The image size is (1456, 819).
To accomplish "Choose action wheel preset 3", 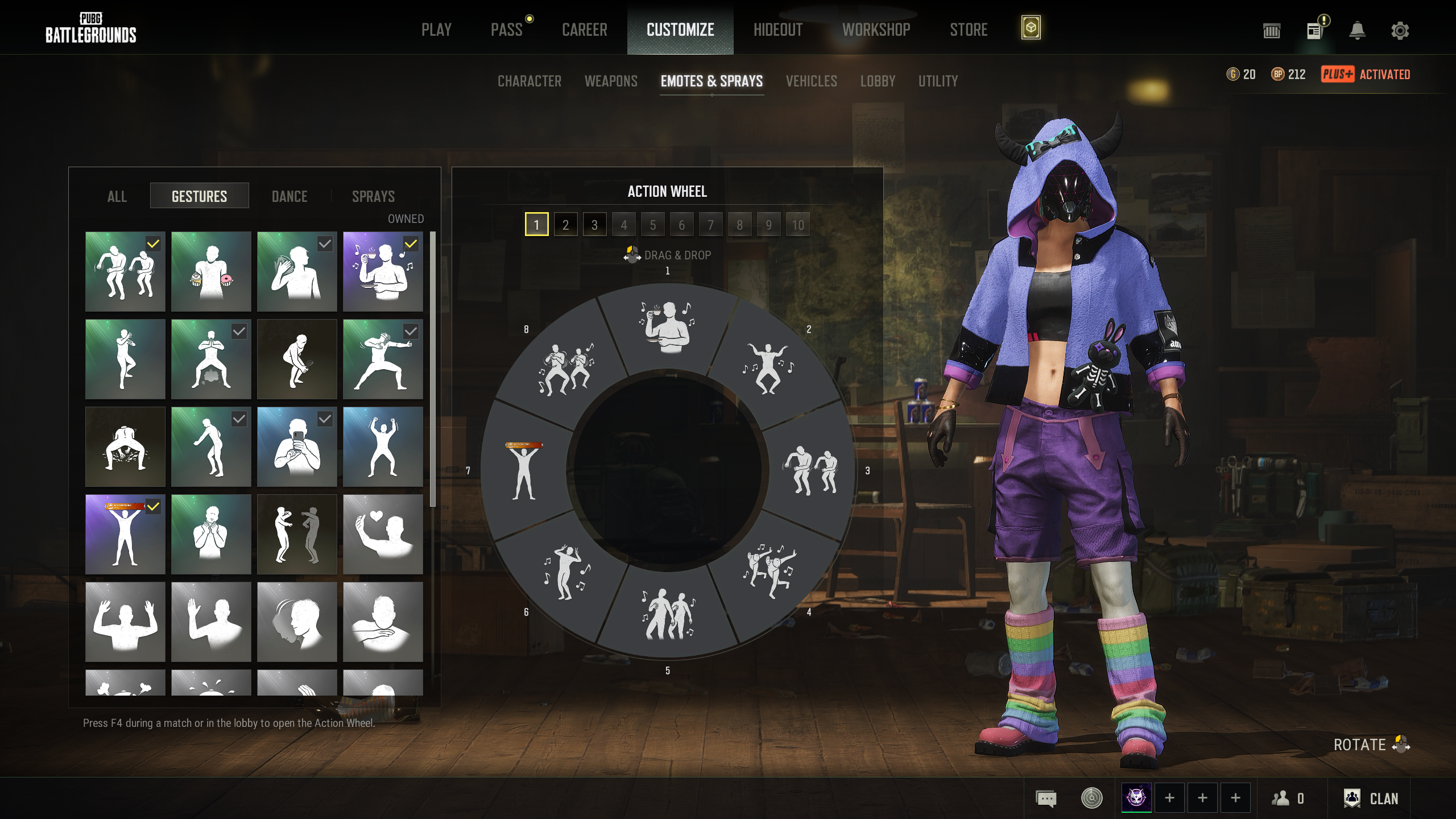I will point(594,225).
